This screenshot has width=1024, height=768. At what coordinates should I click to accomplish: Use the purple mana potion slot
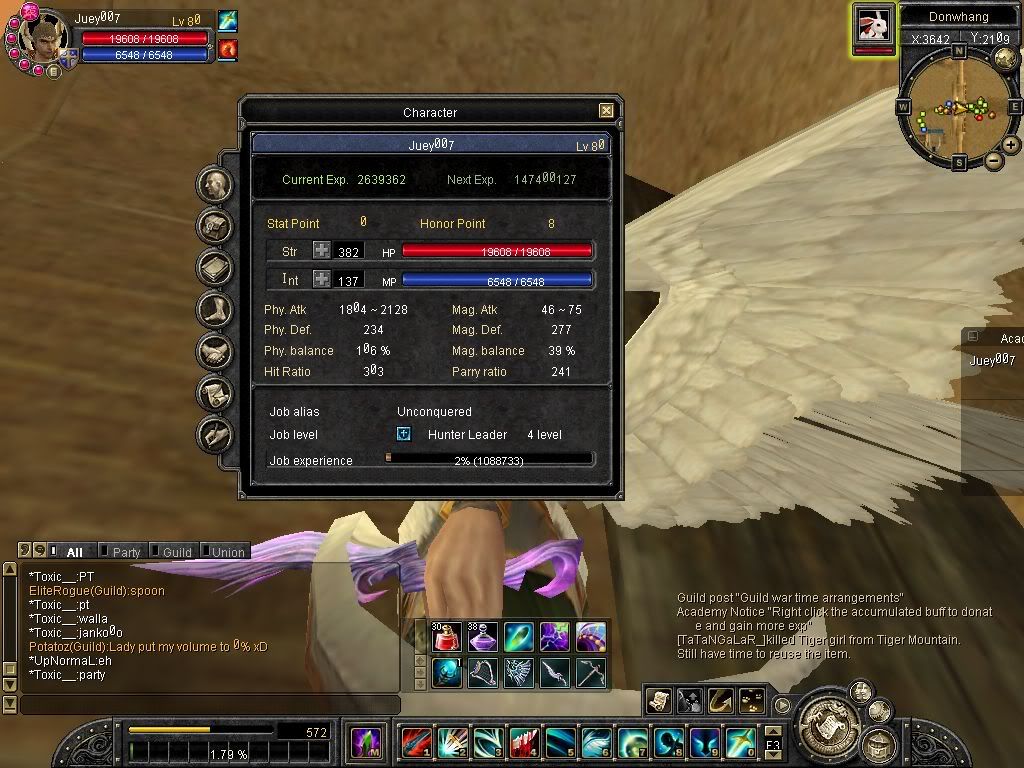[483, 637]
